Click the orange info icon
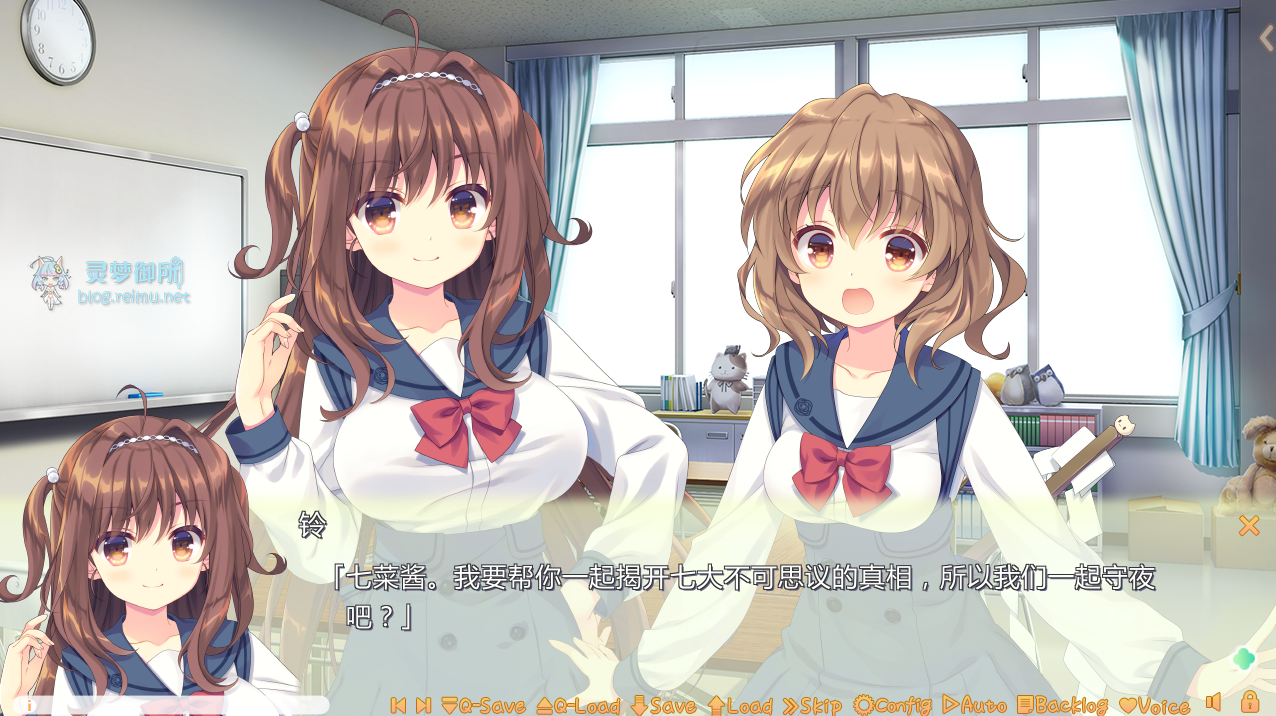1276x716 pixels. [x=27, y=705]
